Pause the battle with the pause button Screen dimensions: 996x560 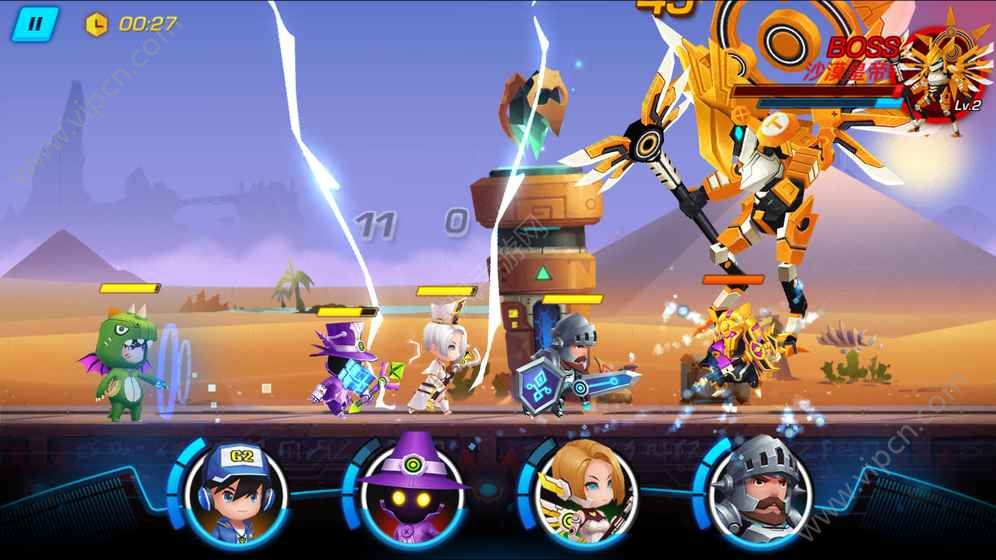35,24
